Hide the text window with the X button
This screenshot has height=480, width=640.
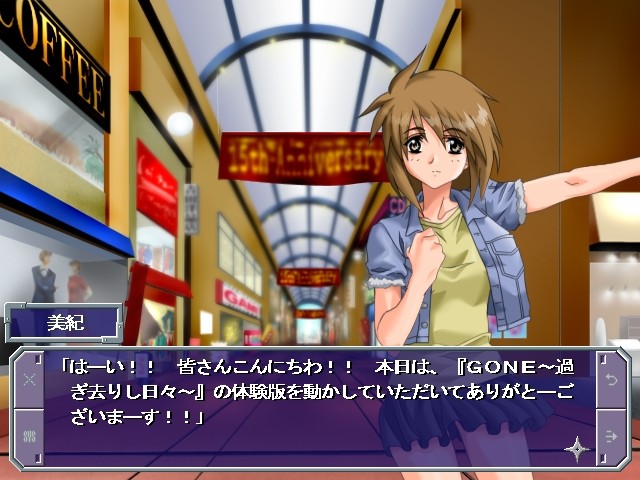(29, 380)
